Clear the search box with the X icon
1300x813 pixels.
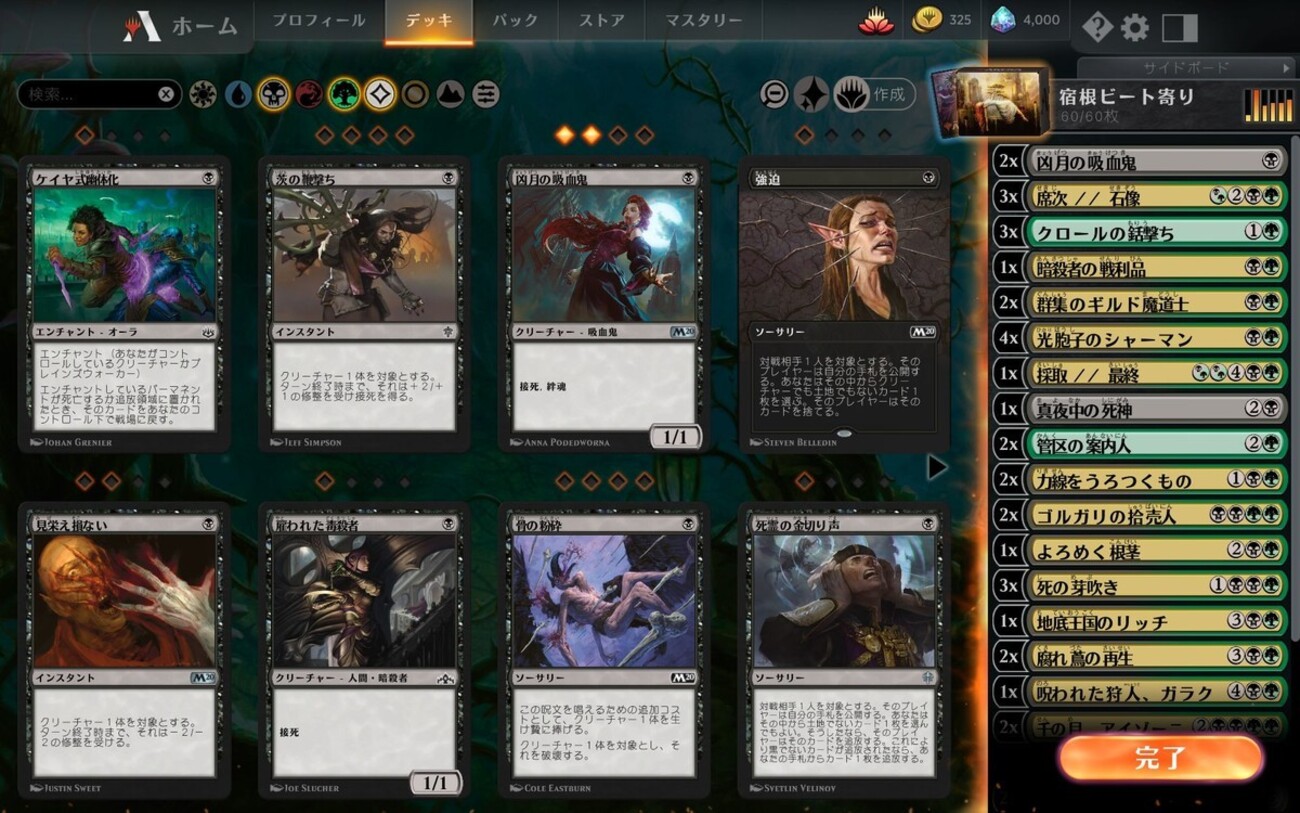(165, 95)
